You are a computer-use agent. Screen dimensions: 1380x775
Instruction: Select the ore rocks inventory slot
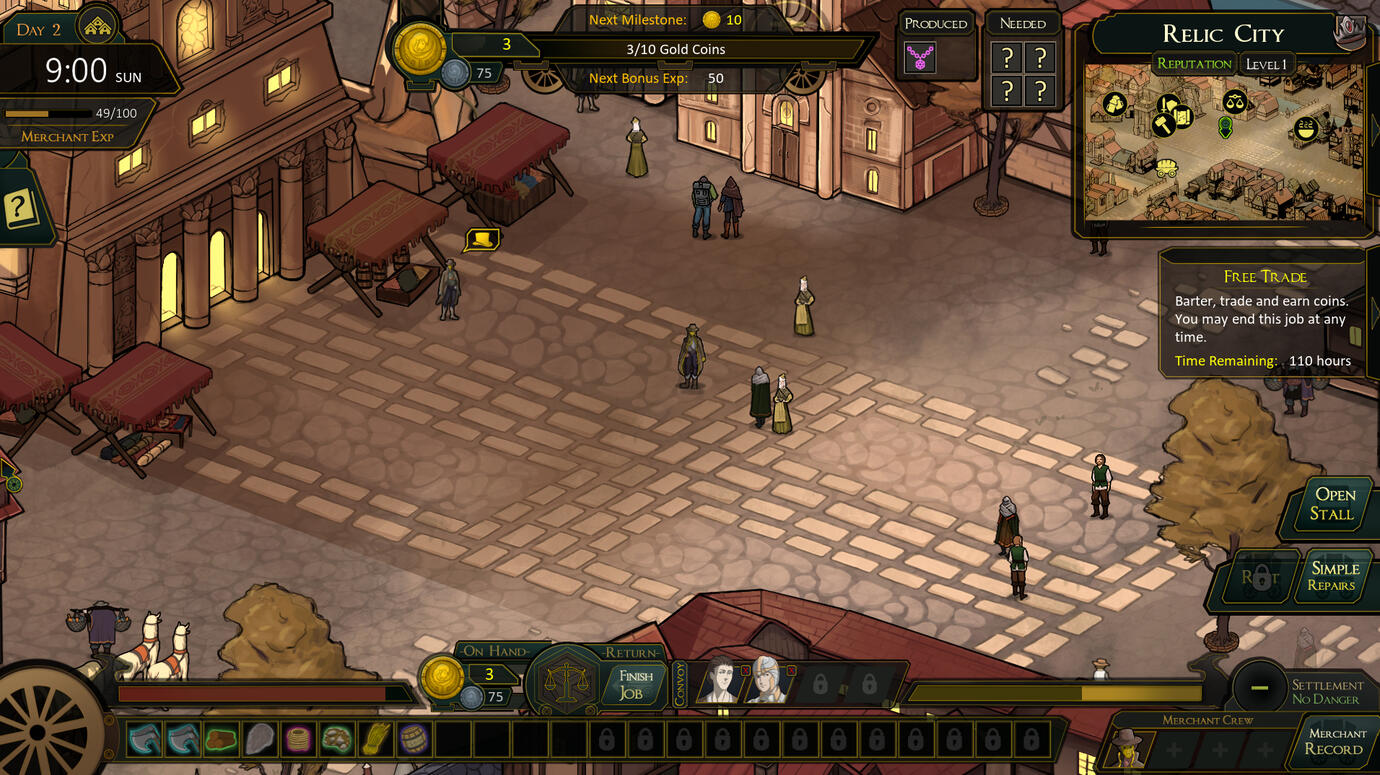click(336, 740)
